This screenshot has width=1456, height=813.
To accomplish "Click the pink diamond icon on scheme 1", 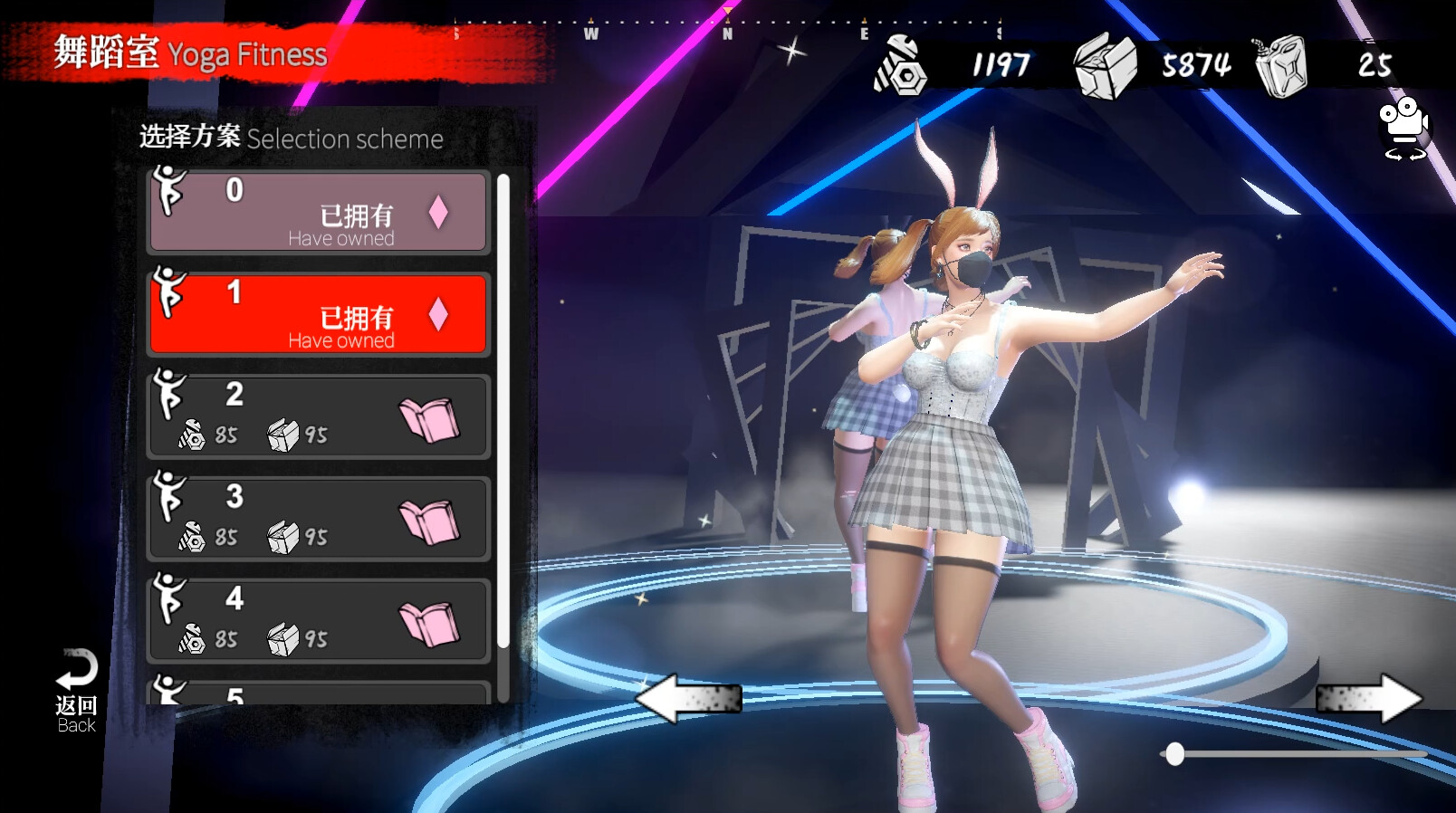I will (440, 312).
